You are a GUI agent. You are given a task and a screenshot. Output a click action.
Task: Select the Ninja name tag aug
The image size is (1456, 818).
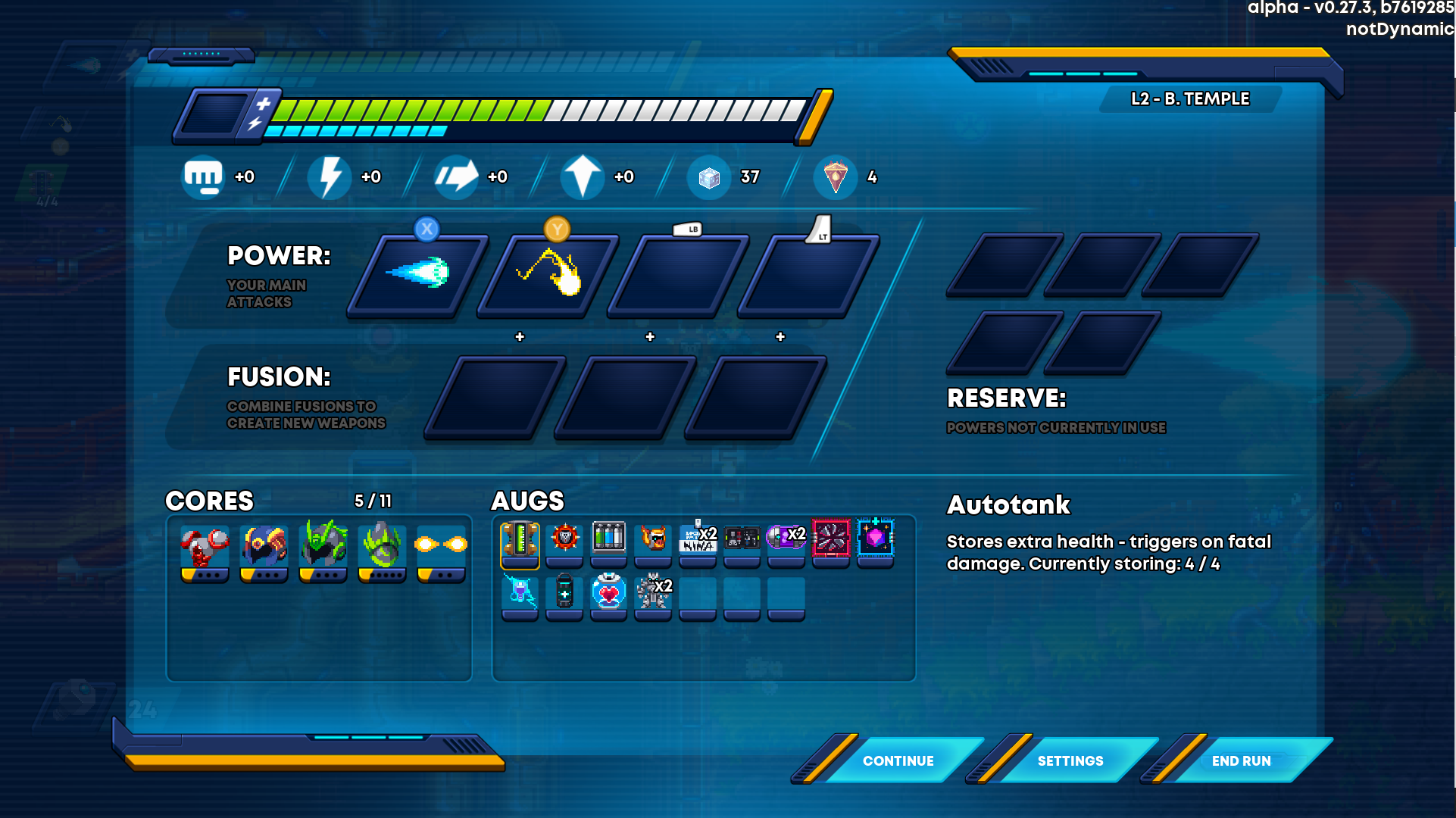(x=698, y=539)
